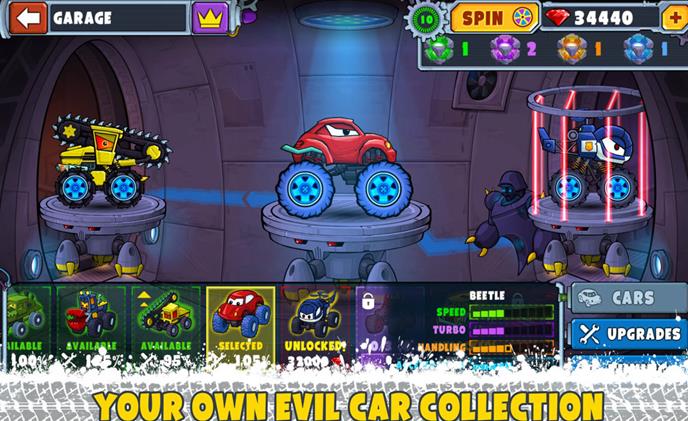The image size is (688, 421).
Task: Switch to the Cars tab
Action: tap(628, 298)
